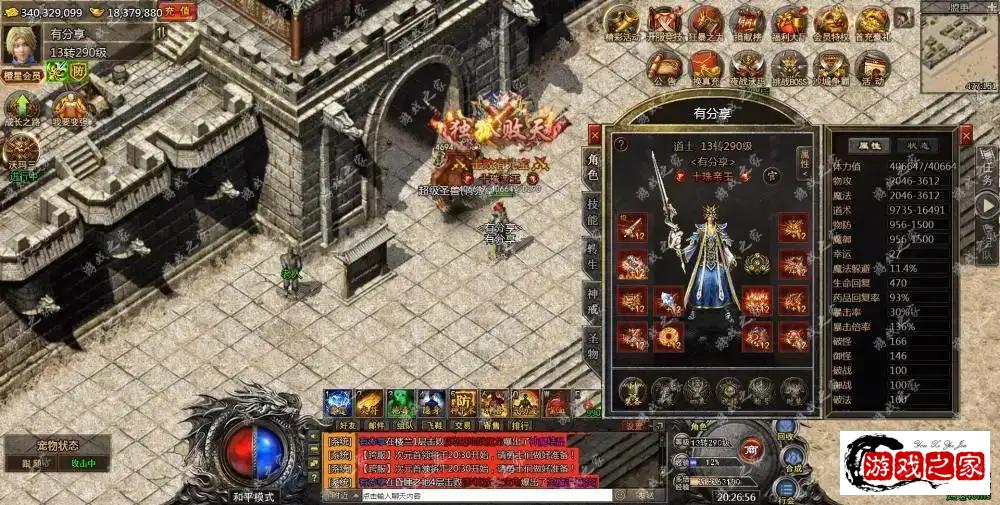Click the question mark help icon
Viewport: 1000px width, 505px height.
620,144
